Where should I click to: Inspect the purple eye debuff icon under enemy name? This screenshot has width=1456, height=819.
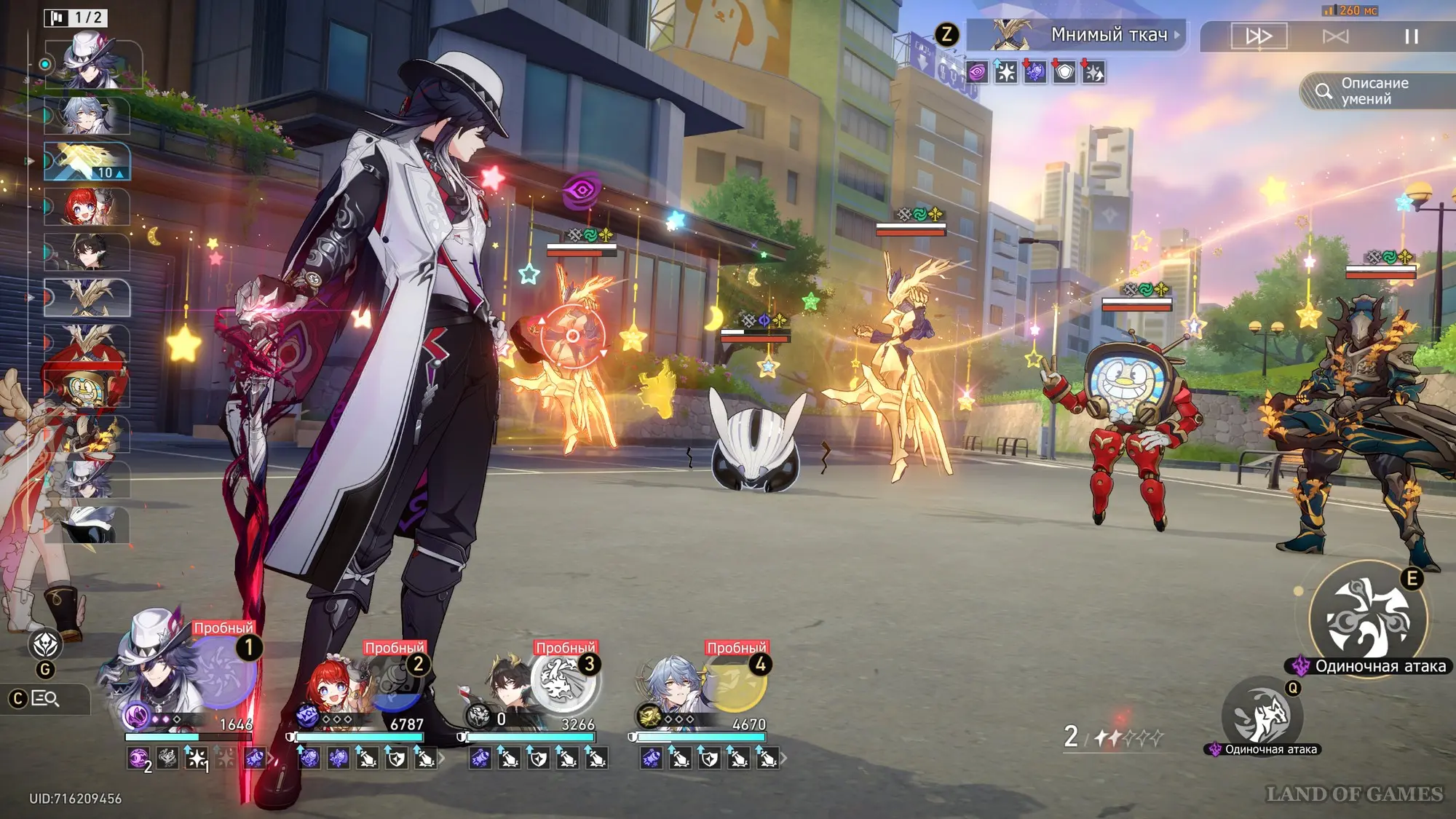pyautogui.click(x=977, y=72)
